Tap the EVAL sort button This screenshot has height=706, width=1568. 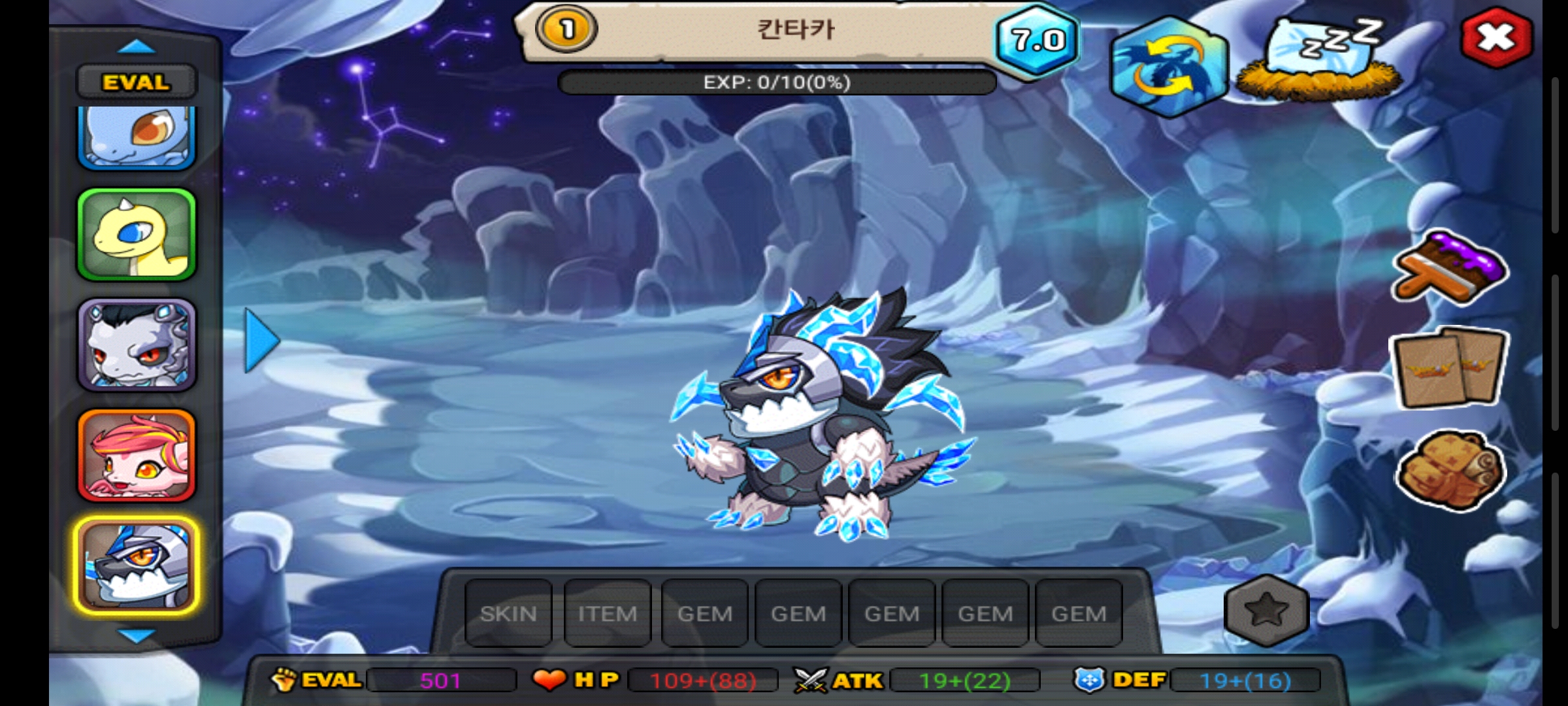[136, 82]
